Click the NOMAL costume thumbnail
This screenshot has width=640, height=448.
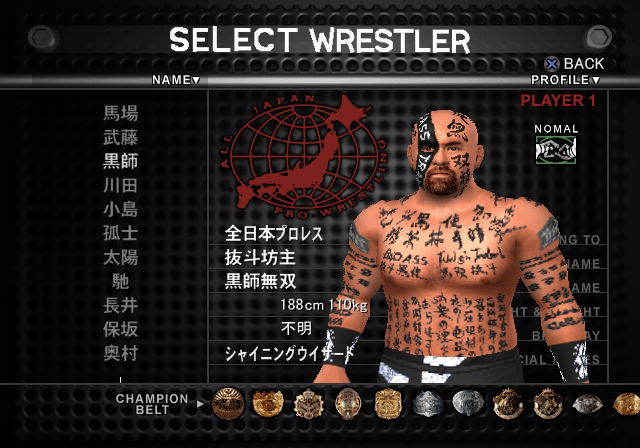pyautogui.click(x=556, y=149)
